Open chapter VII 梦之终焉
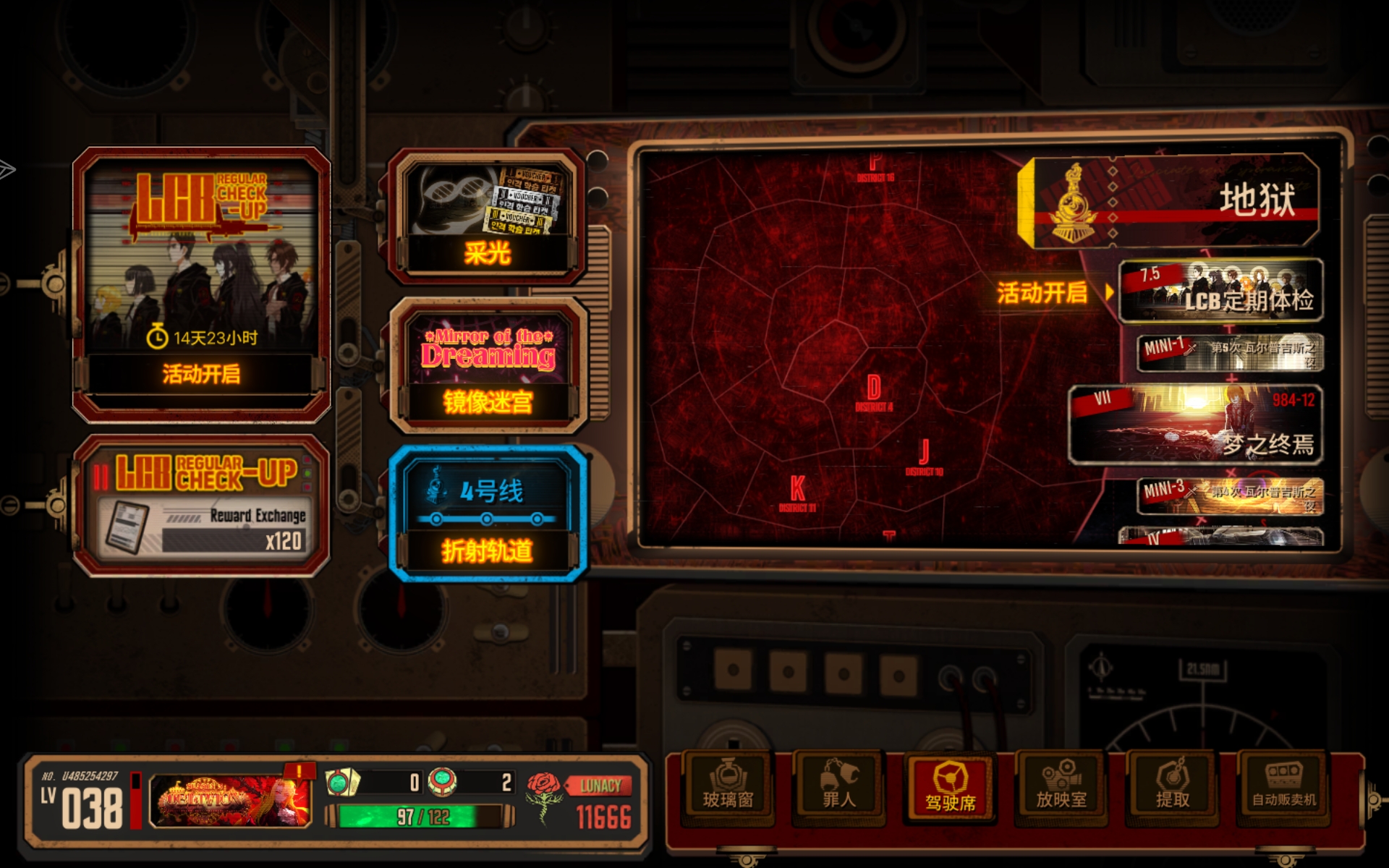Viewport: 1389px width, 868px height. tap(1196, 425)
